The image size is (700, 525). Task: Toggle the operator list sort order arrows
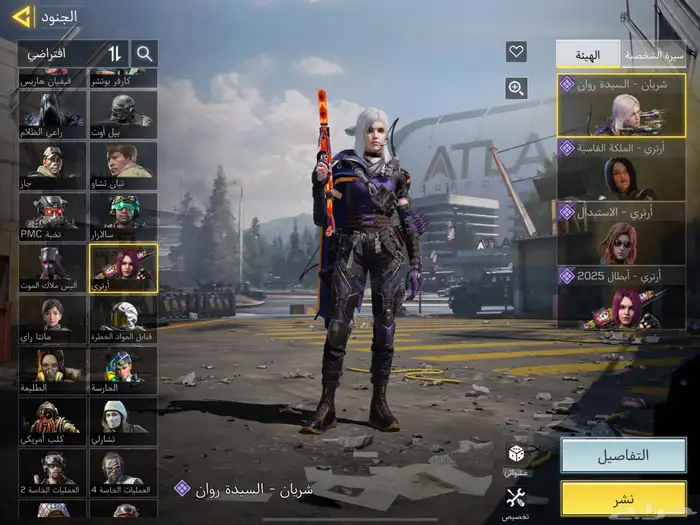(115, 53)
